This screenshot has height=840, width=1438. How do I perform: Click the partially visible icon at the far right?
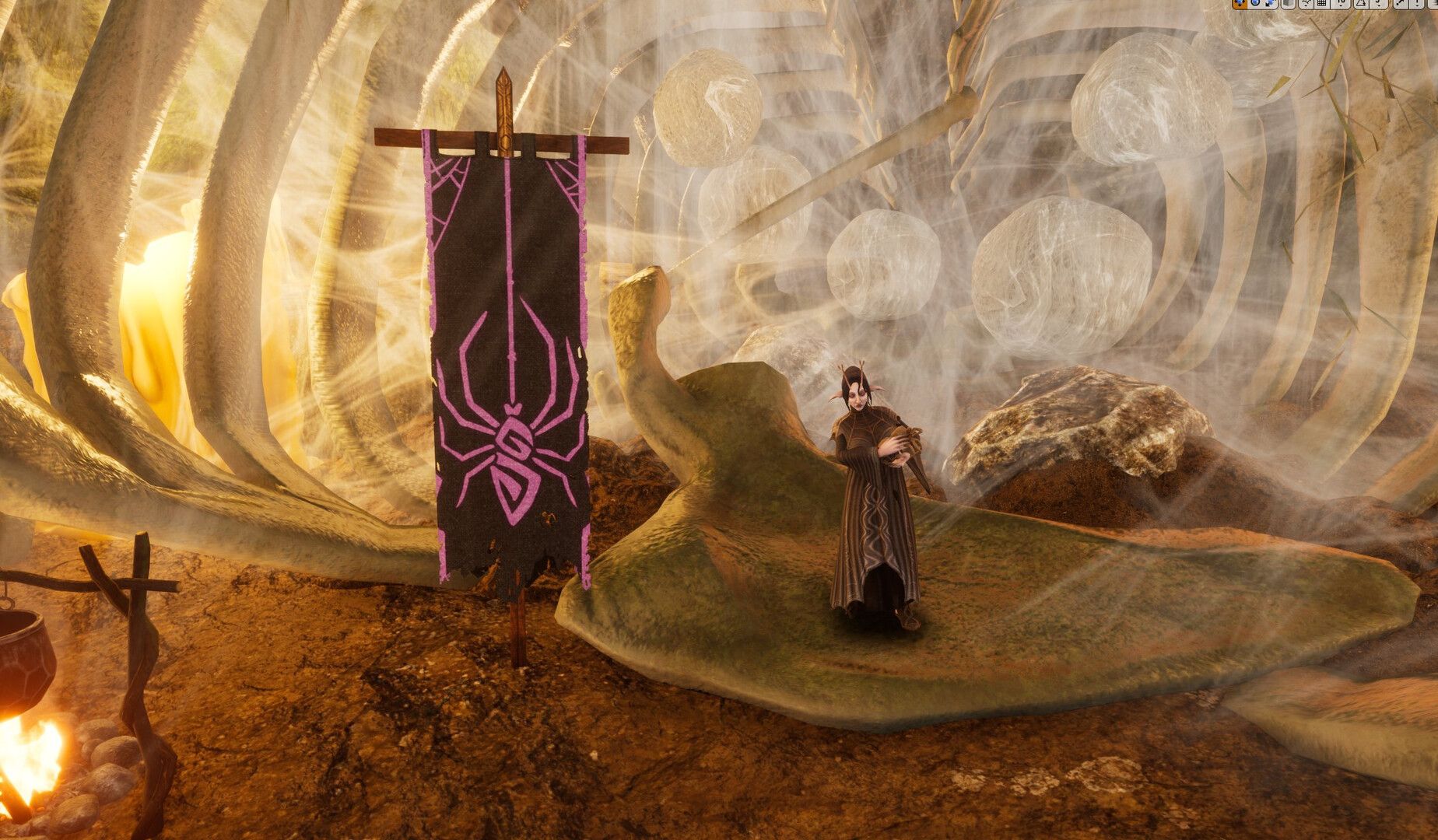tap(1435, 5)
